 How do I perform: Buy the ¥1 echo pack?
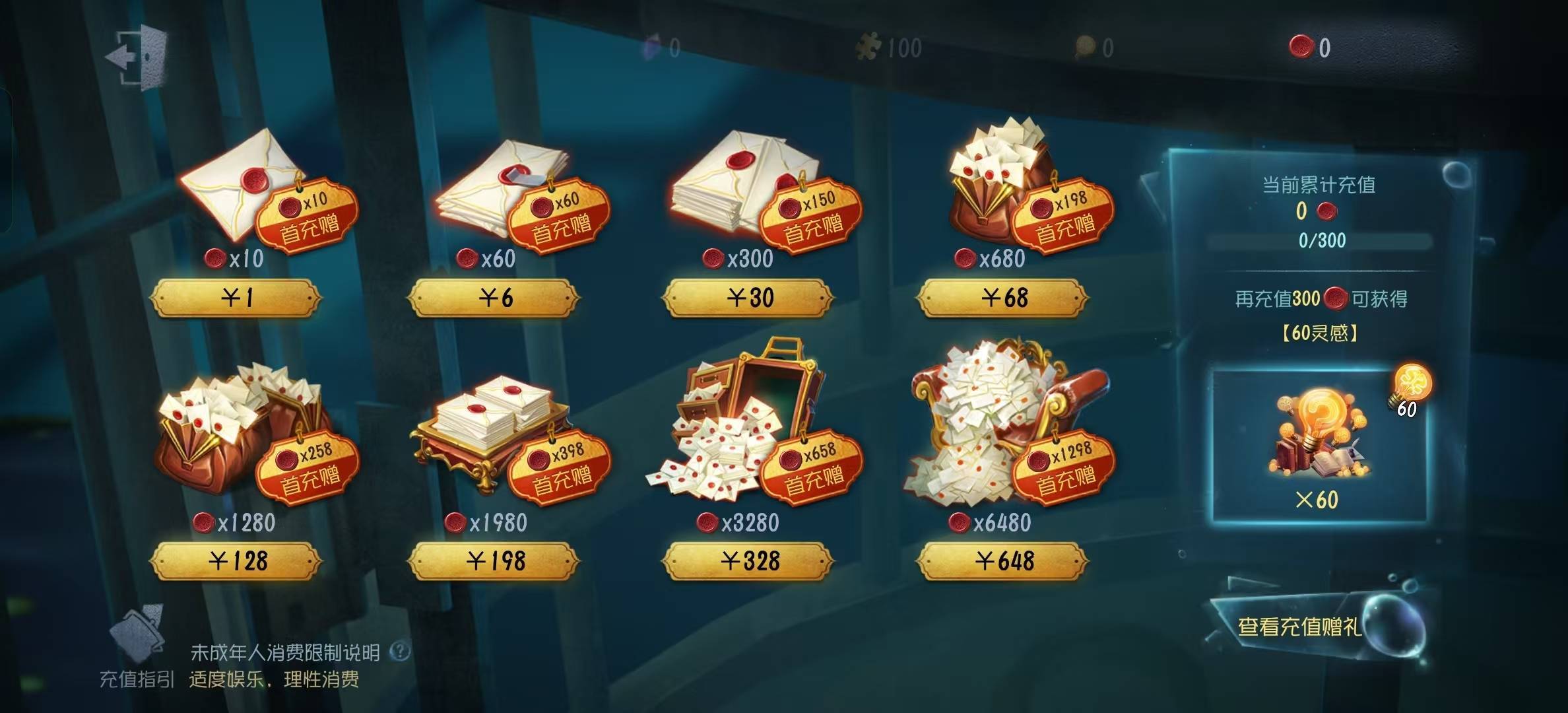[x=236, y=298]
